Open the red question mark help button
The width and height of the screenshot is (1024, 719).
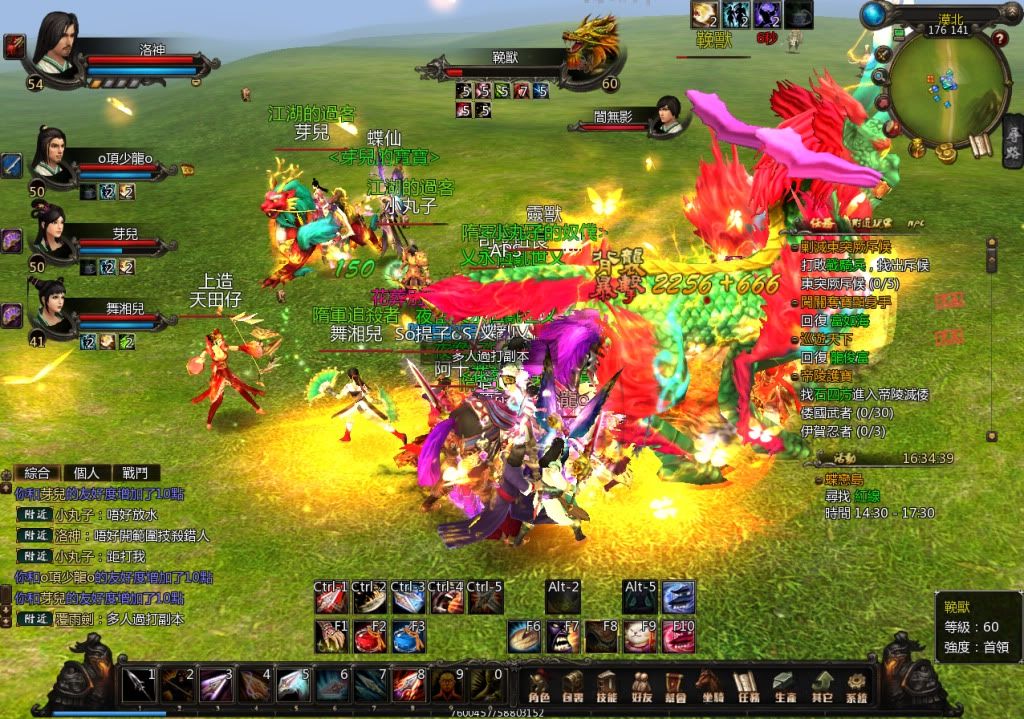pos(998,39)
